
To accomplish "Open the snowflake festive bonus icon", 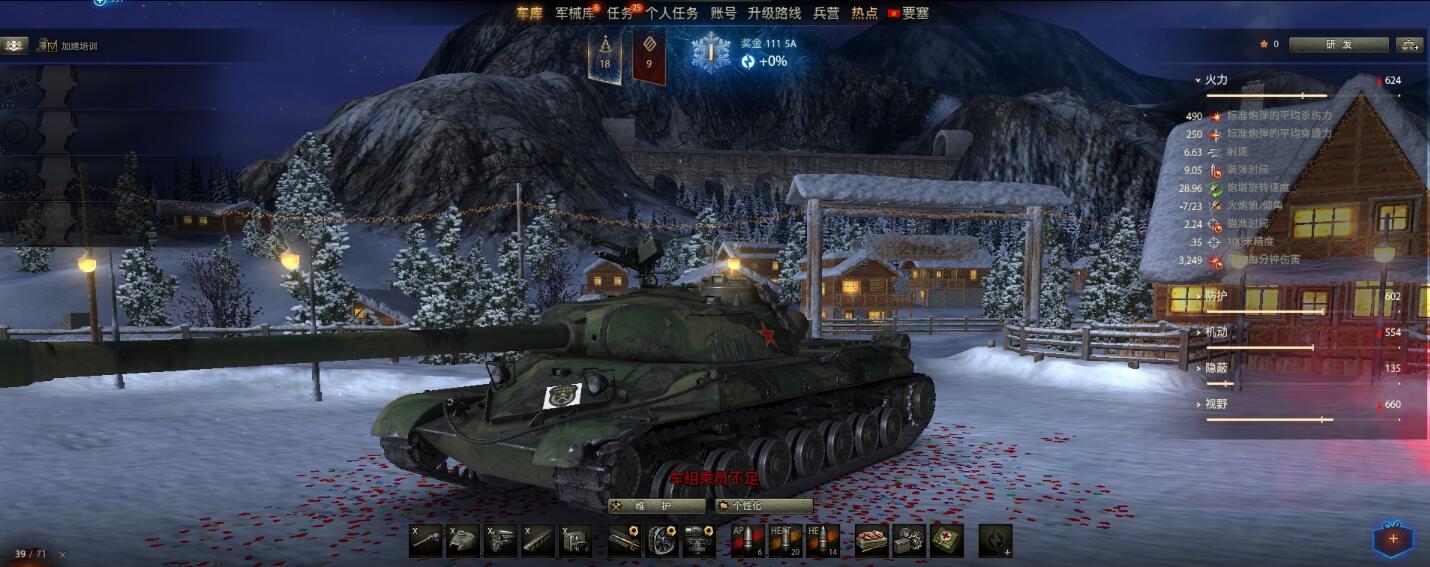I will [712, 51].
